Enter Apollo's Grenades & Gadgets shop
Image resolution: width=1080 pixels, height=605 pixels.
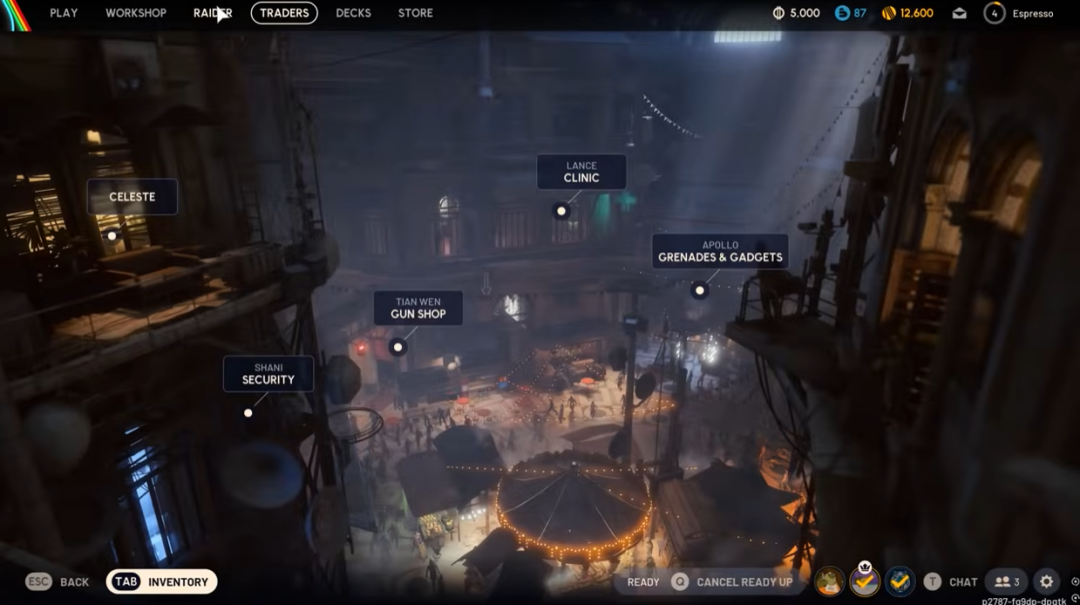(x=720, y=252)
